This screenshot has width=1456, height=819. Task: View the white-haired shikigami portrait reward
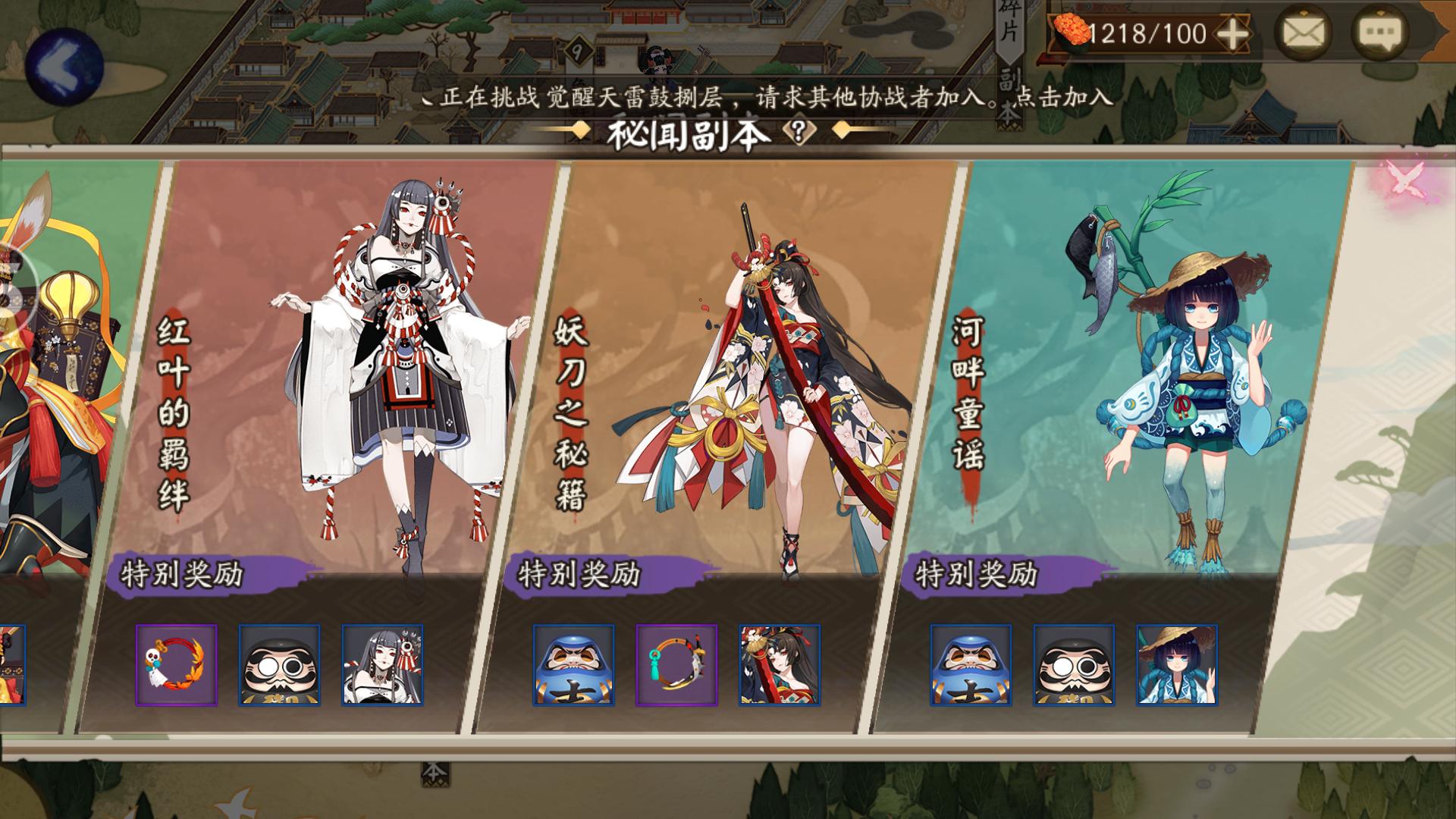[x=382, y=665]
